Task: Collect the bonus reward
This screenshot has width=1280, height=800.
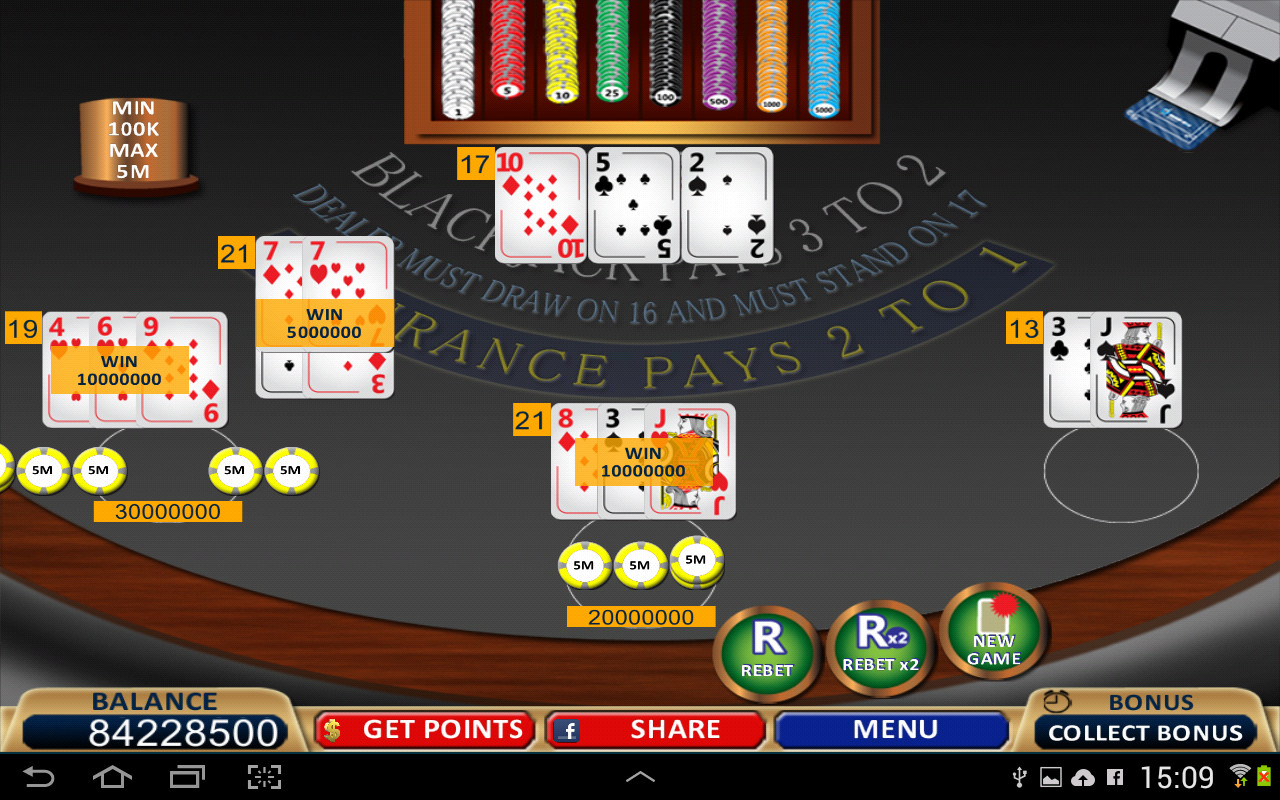Action: (x=1145, y=733)
